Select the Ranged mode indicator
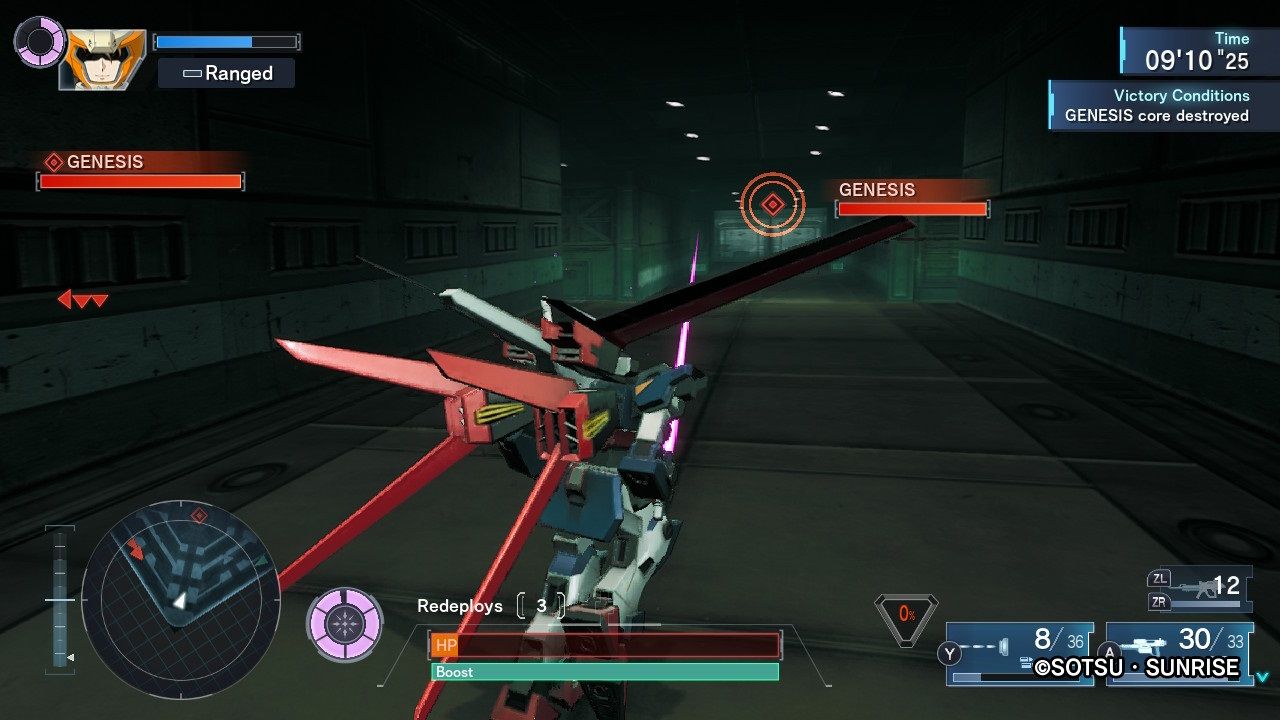Image resolution: width=1280 pixels, height=720 pixels. point(227,73)
